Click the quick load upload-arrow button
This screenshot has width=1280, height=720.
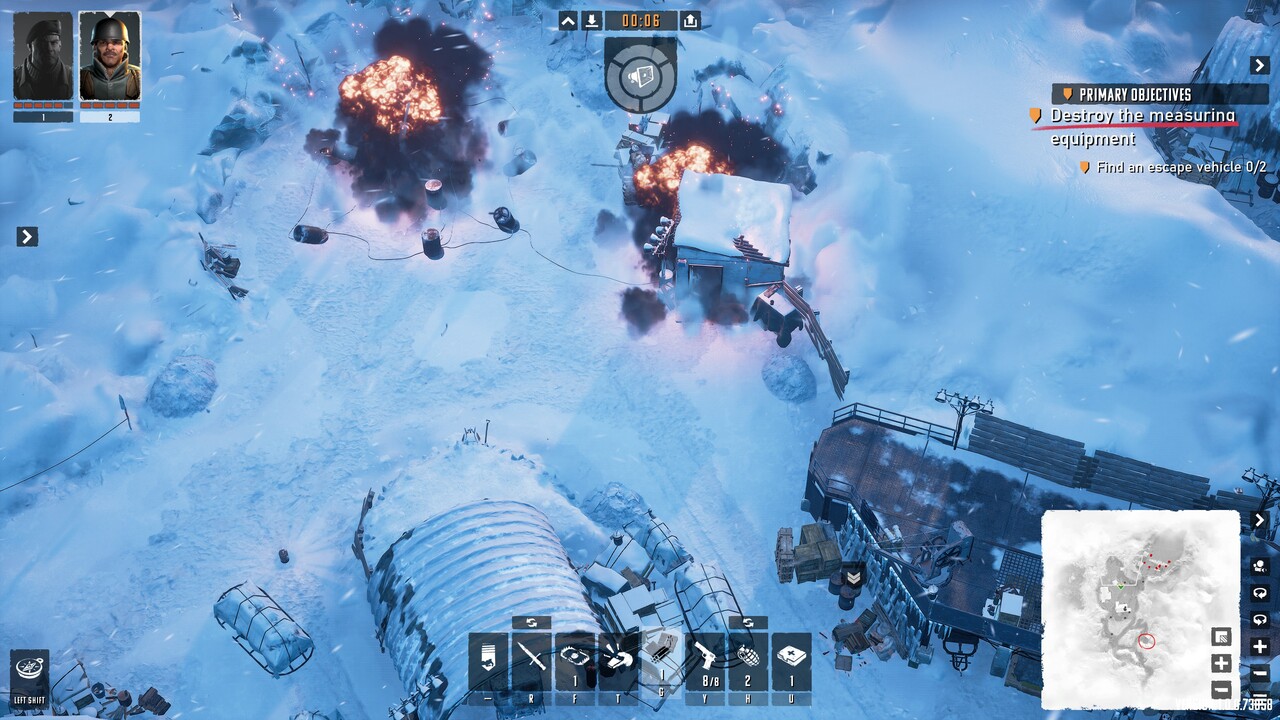690,20
